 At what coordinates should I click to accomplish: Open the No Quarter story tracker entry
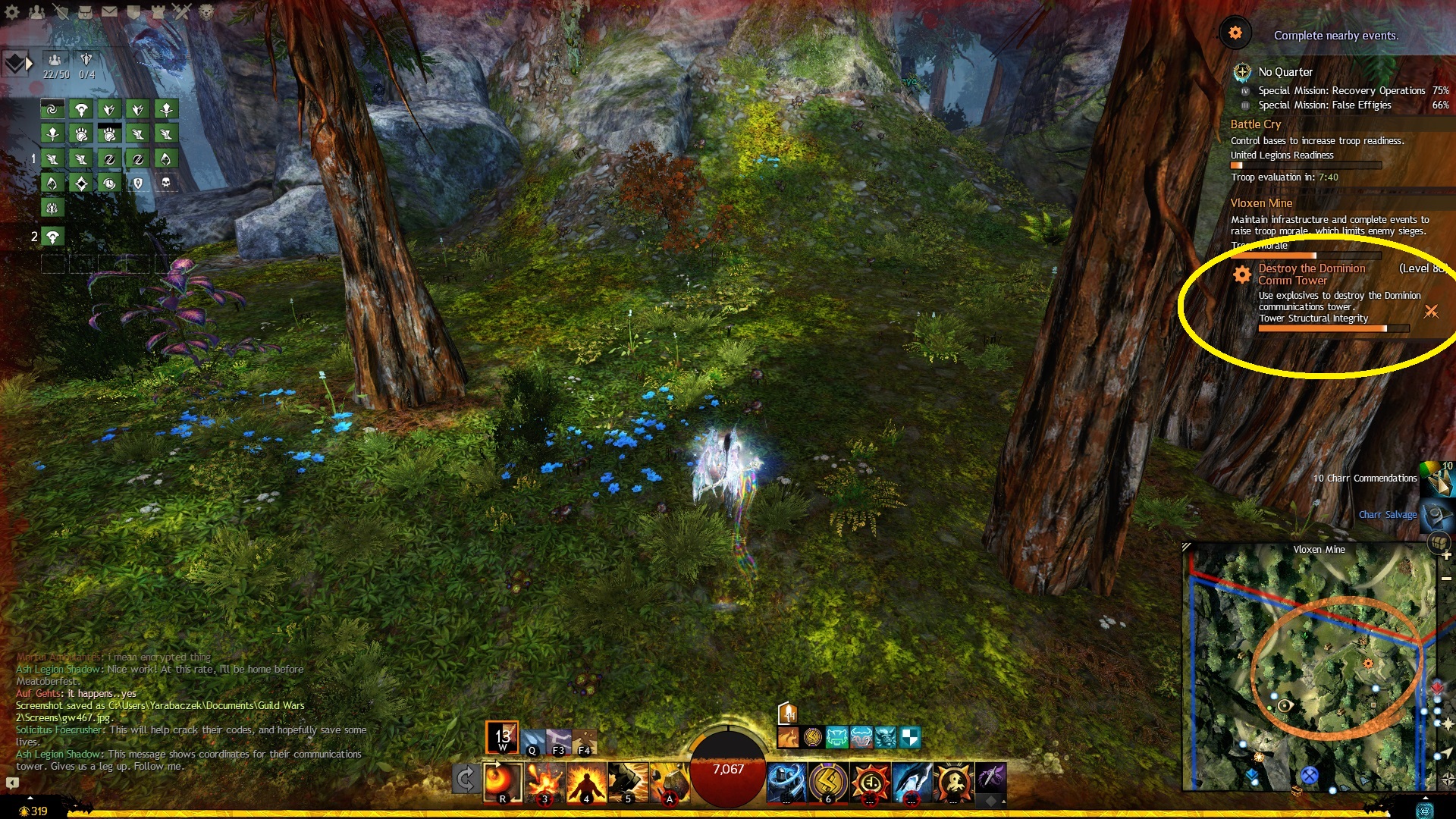(1285, 72)
